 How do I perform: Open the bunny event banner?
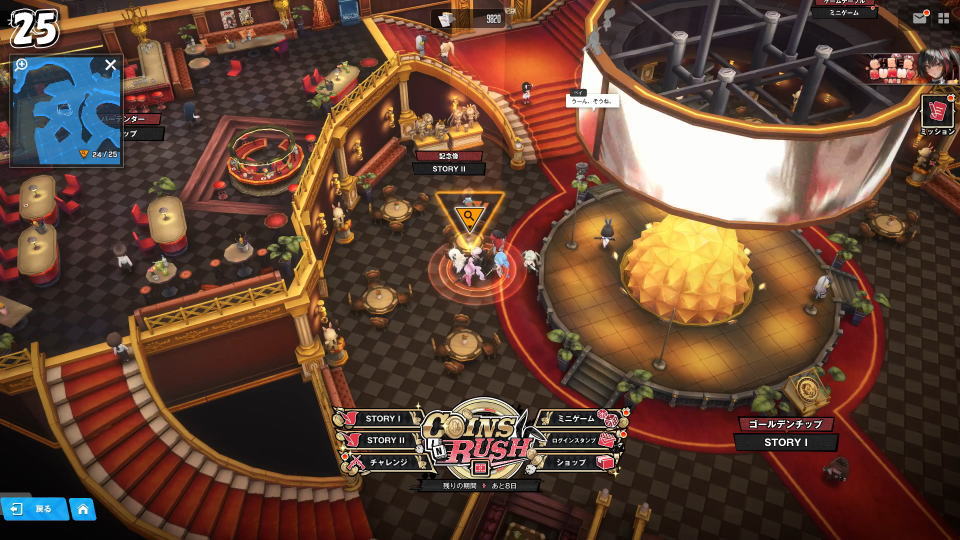coord(904,68)
